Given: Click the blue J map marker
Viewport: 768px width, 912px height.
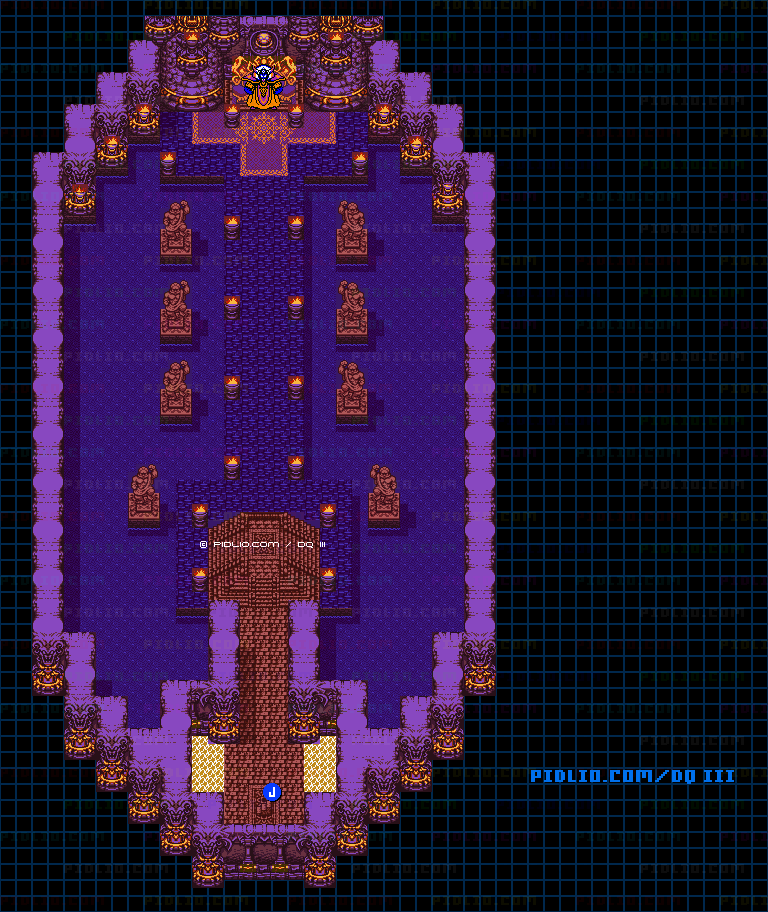Looking at the screenshot, I should pos(271,792).
